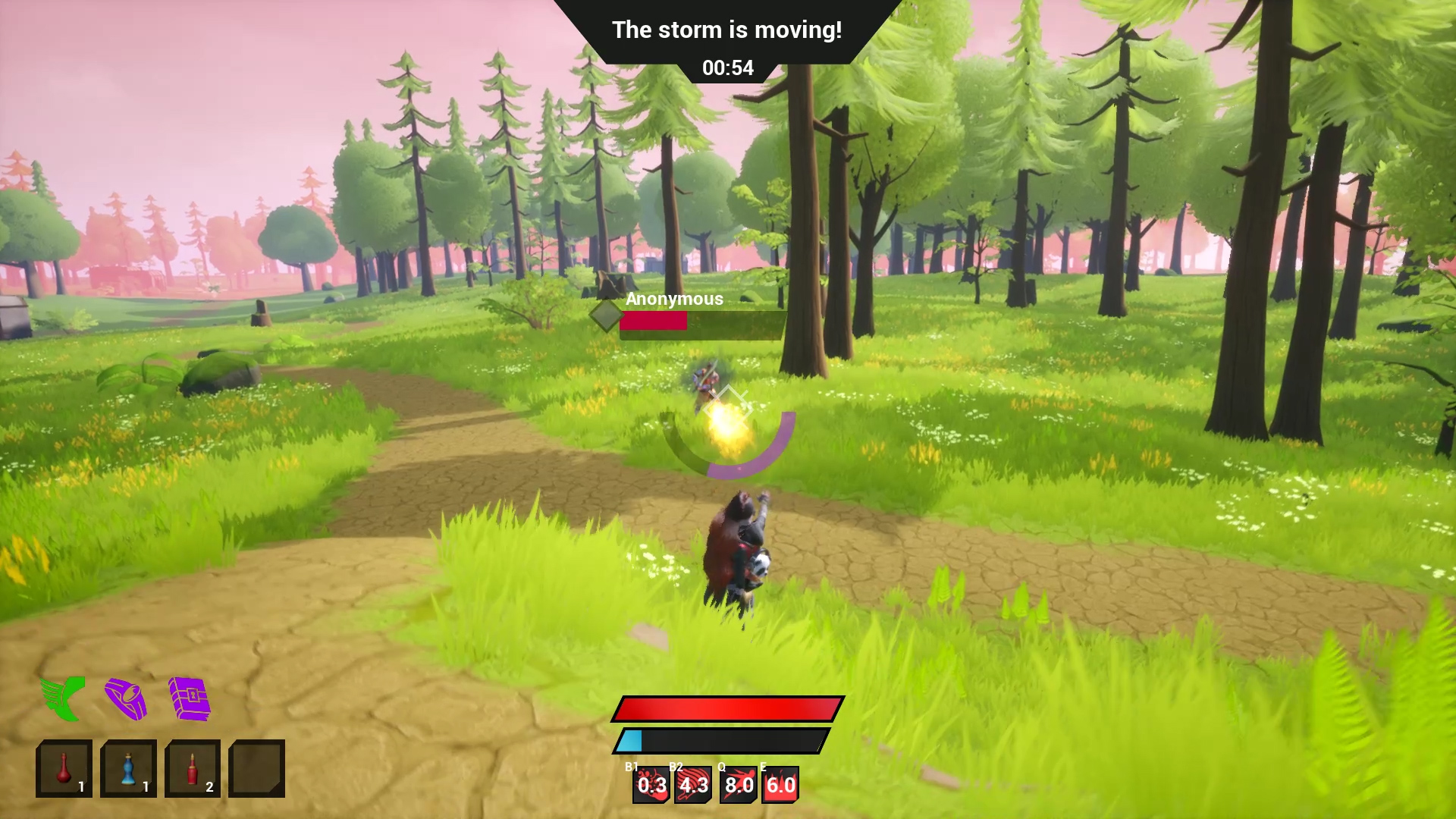Activate the E flame wall ability

[780, 785]
